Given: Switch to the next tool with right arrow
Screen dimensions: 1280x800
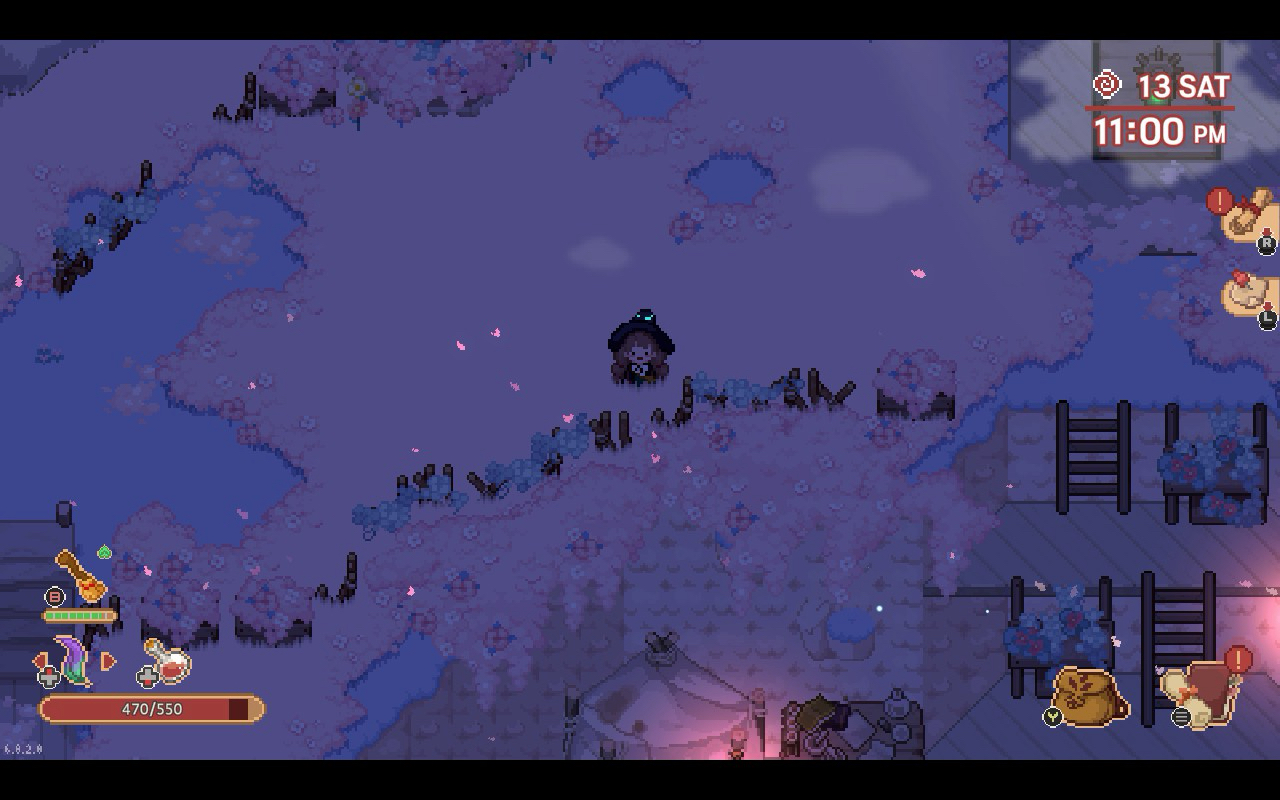Looking at the screenshot, I should [109, 661].
